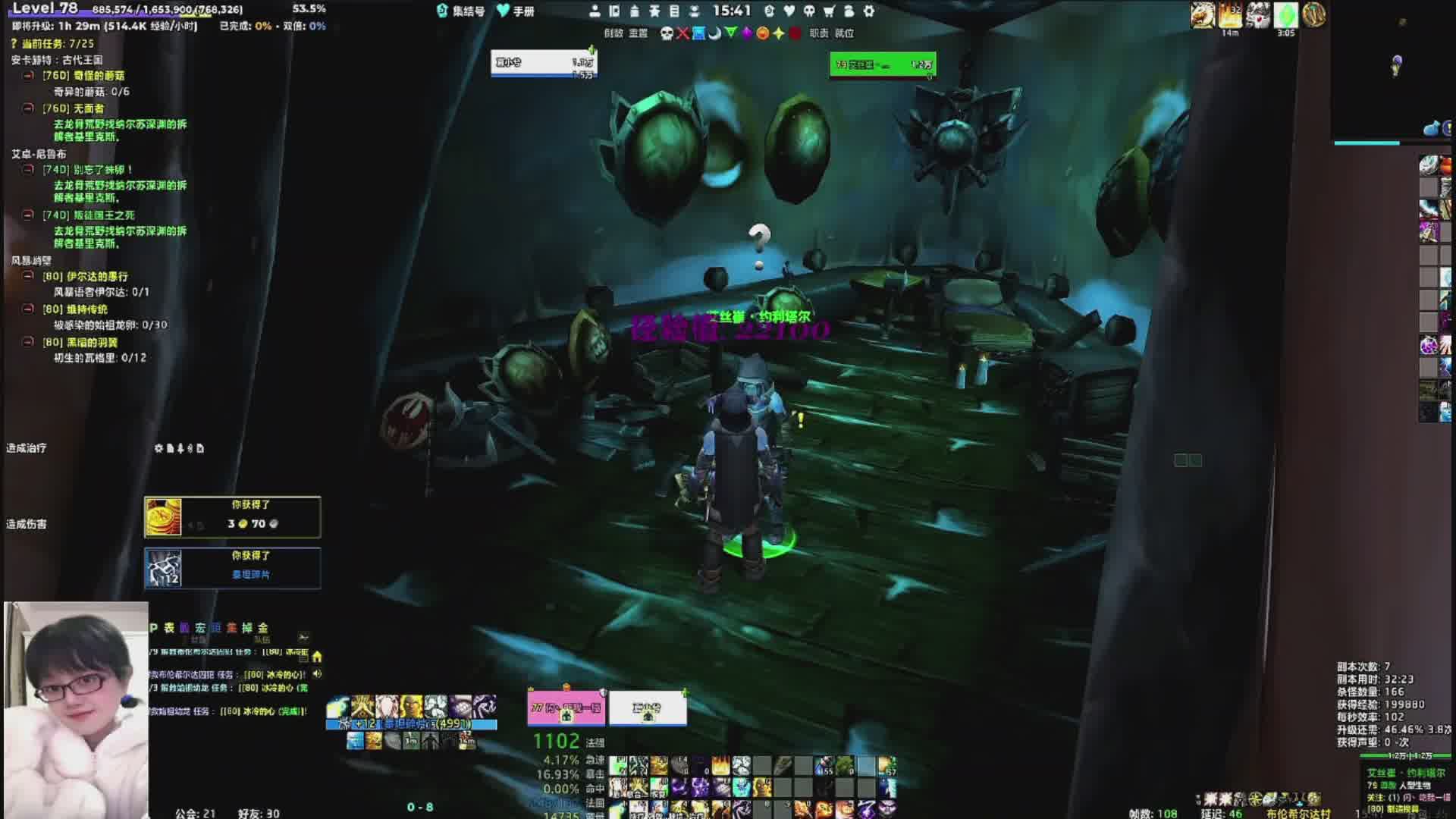Choose the blue square raid marker

pyautogui.click(x=698, y=33)
